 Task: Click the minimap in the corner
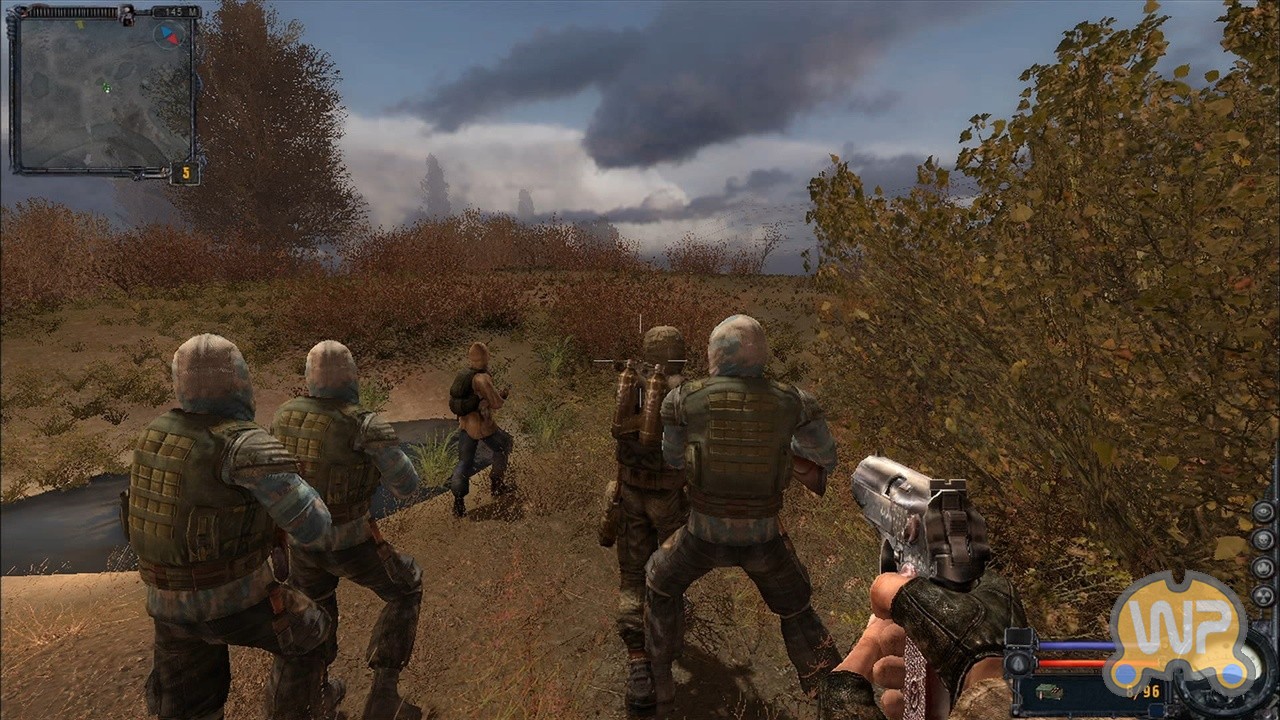click(104, 92)
